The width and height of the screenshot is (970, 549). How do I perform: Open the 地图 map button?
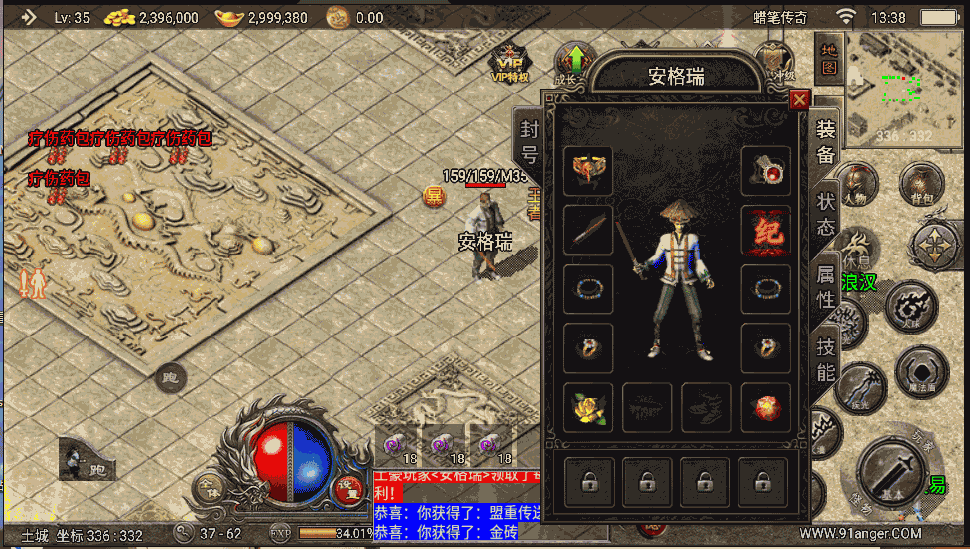pyautogui.click(x=829, y=59)
